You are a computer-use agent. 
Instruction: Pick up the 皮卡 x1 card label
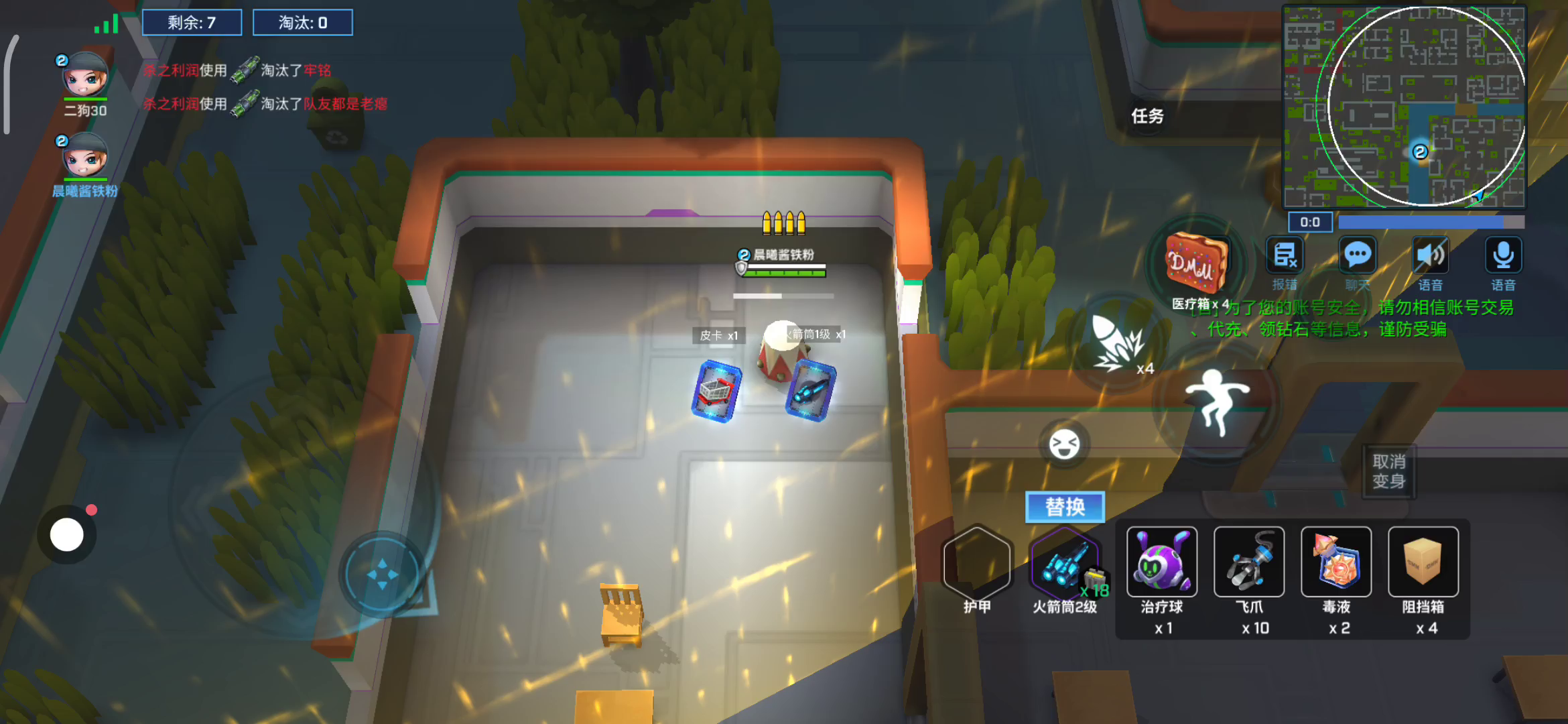718,335
